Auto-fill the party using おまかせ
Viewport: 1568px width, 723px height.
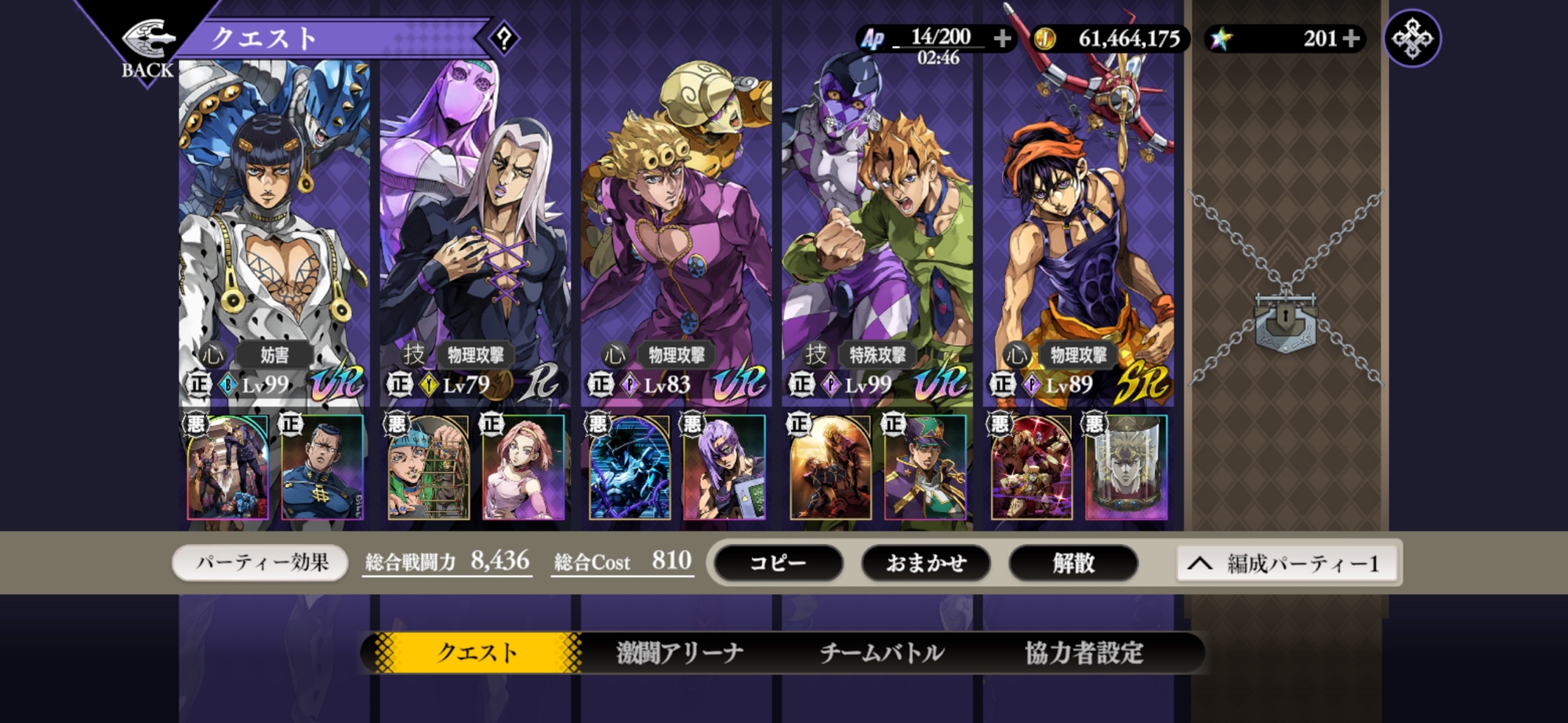[x=926, y=563]
